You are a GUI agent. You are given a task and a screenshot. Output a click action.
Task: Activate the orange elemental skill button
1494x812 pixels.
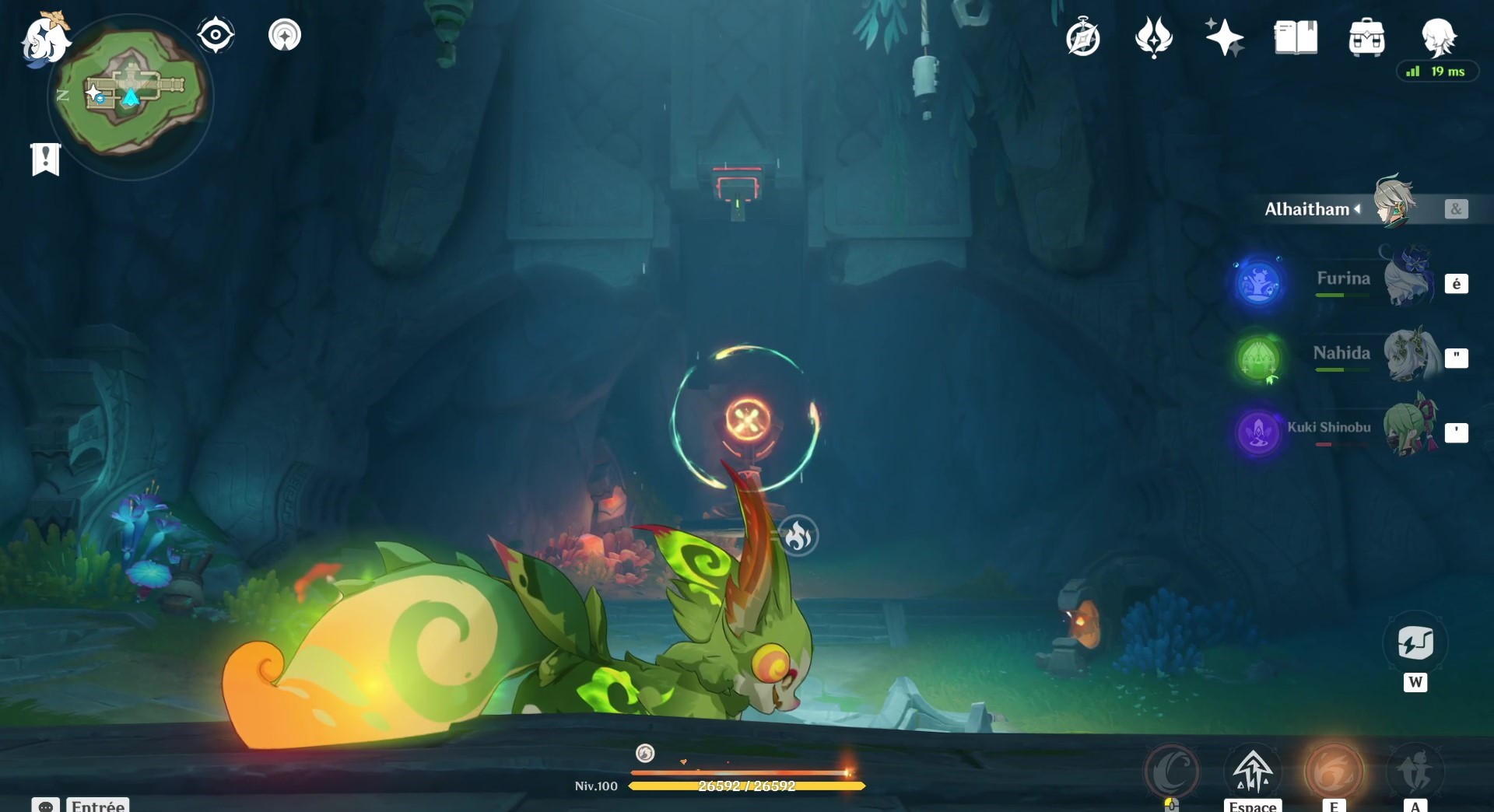click(x=1334, y=772)
